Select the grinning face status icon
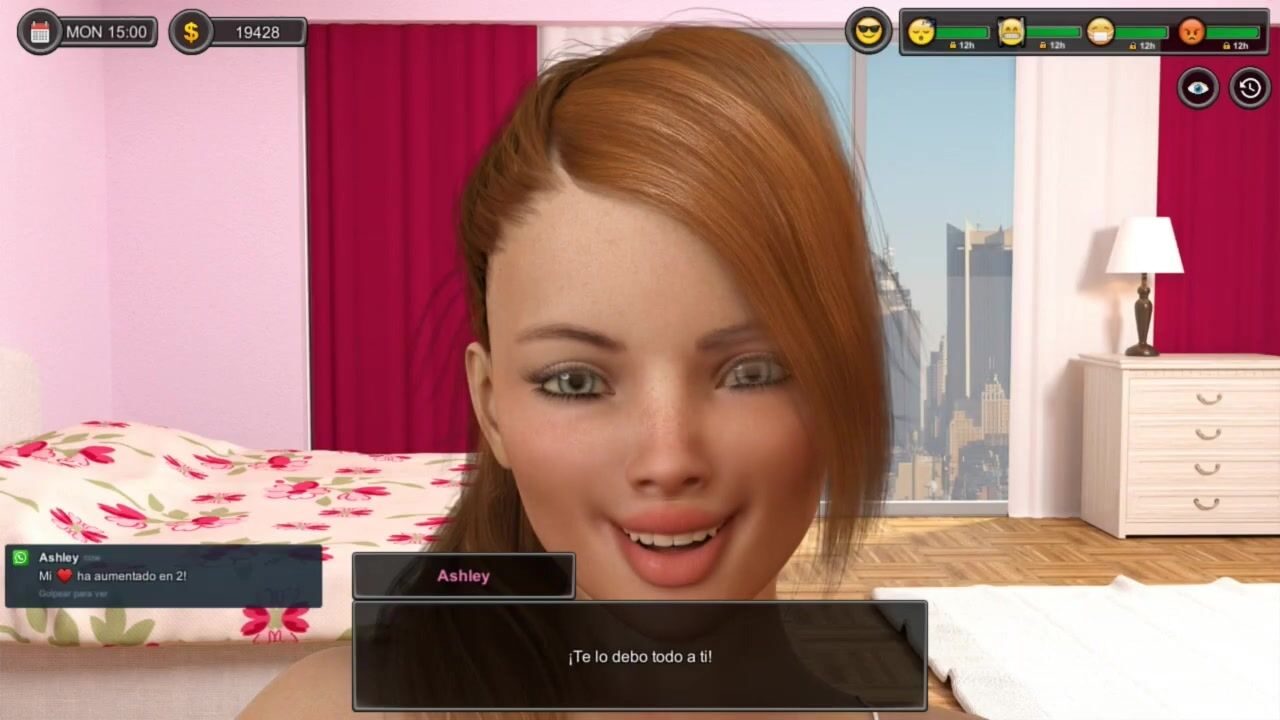Viewport: 1280px width, 720px height. (x=1011, y=32)
